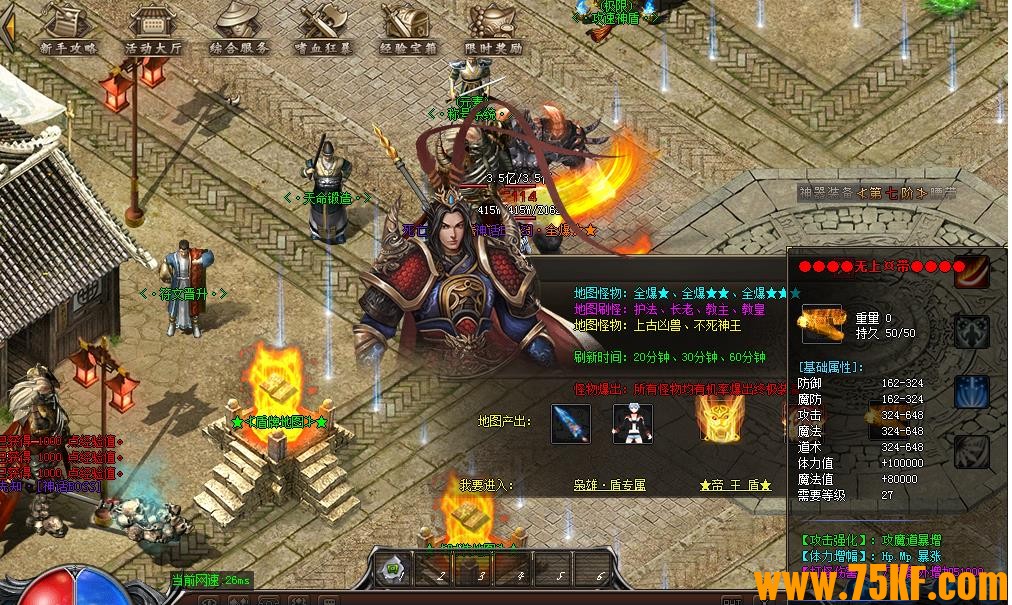Open the 活动大厅 activity hall
1012x605 pixels.
[x=153, y=29]
